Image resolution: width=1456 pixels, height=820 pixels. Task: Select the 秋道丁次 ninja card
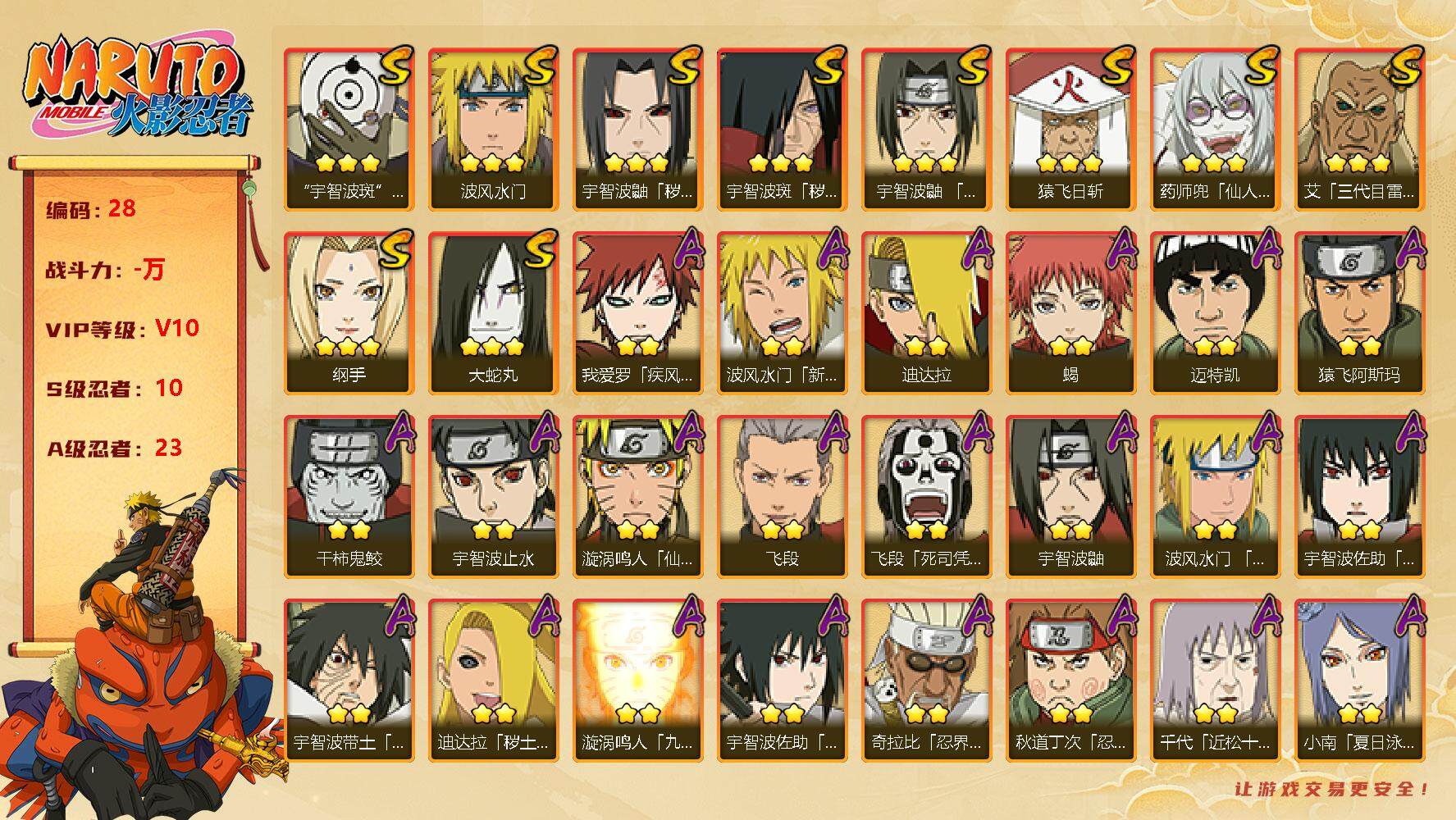[1070, 680]
